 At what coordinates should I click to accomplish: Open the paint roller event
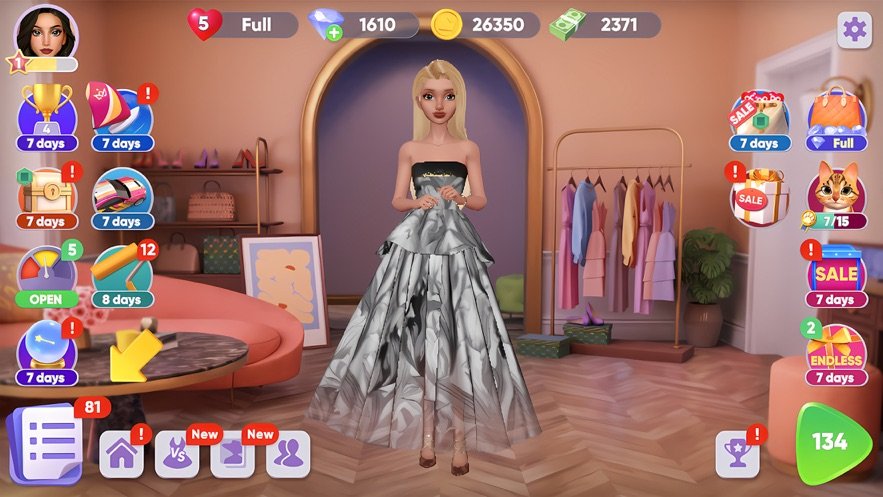click(x=121, y=270)
